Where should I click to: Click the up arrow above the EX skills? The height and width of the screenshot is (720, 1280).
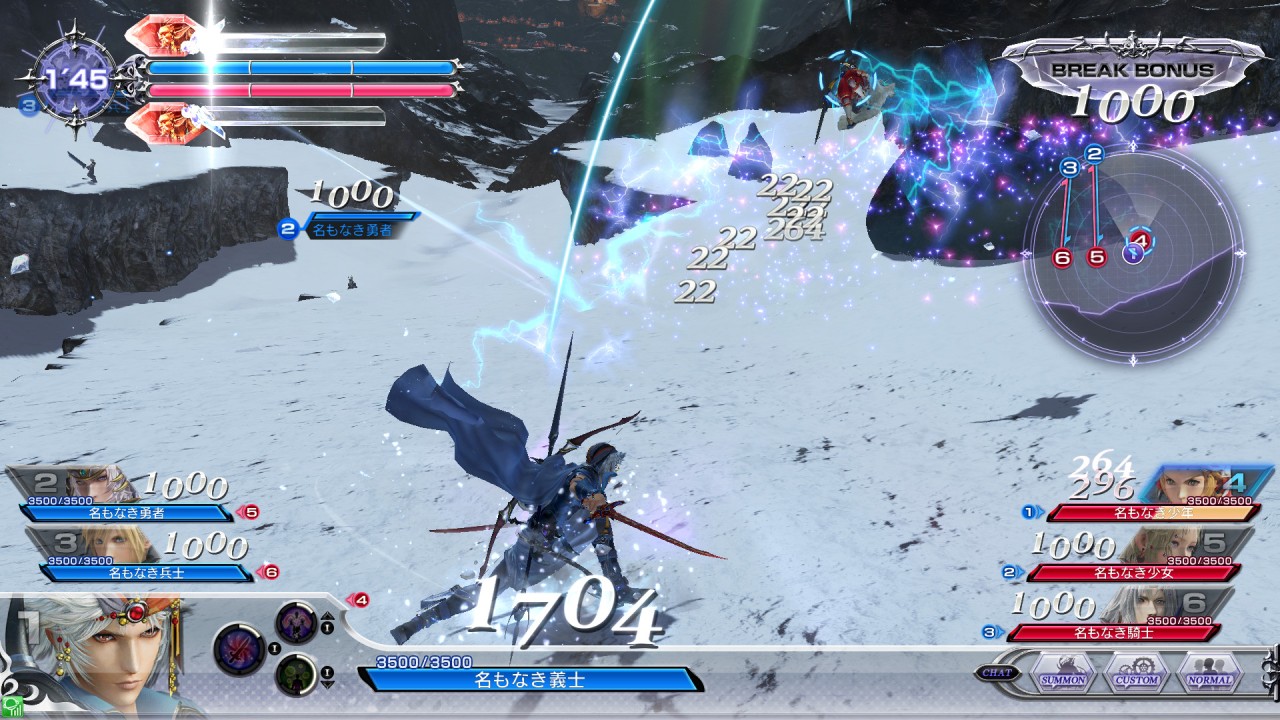click(327, 617)
